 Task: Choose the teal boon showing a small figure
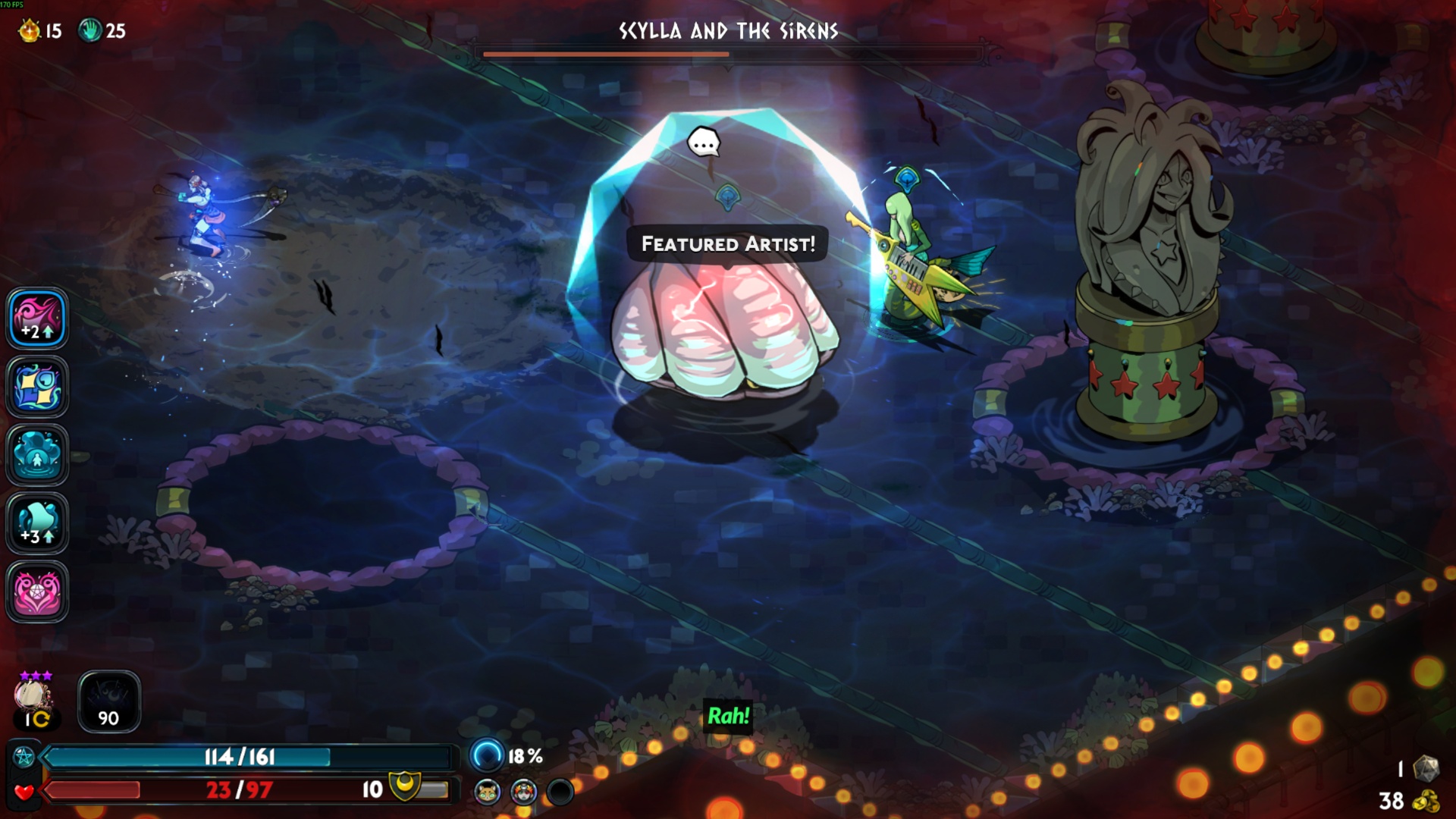tap(37, 455)
